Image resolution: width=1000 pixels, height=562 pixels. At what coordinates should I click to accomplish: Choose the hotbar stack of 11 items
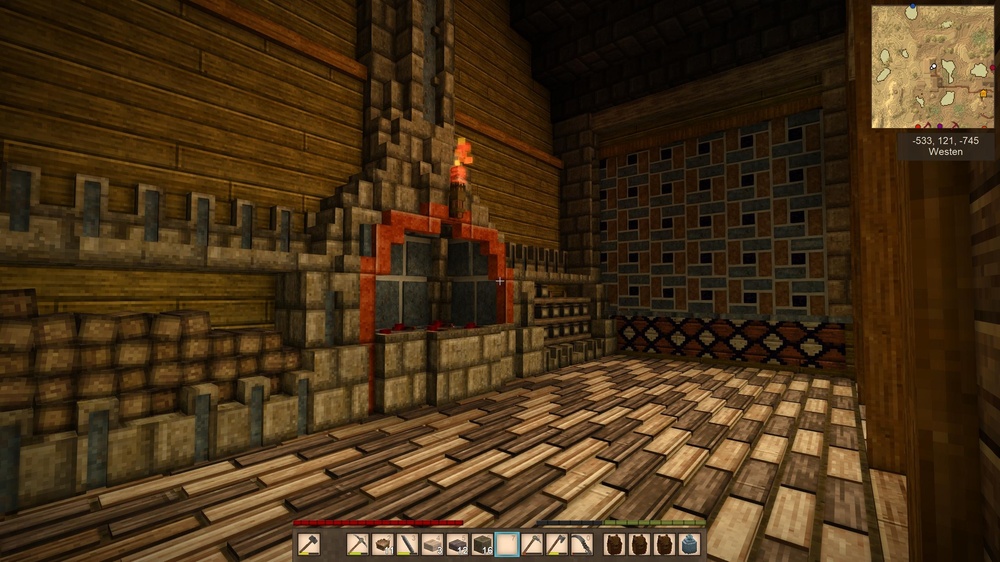point(382,545)
